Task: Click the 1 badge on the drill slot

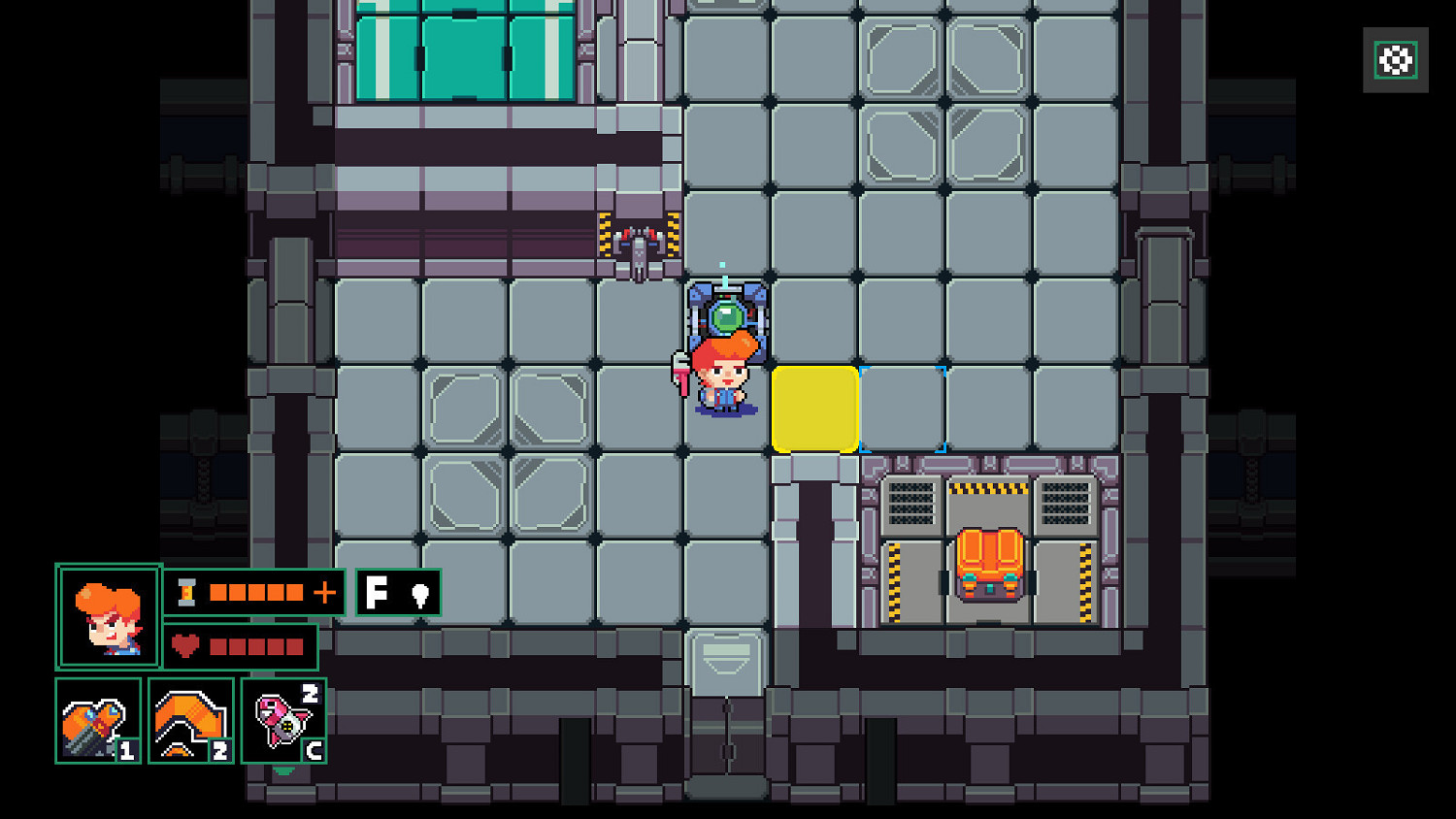Action: 125,750
